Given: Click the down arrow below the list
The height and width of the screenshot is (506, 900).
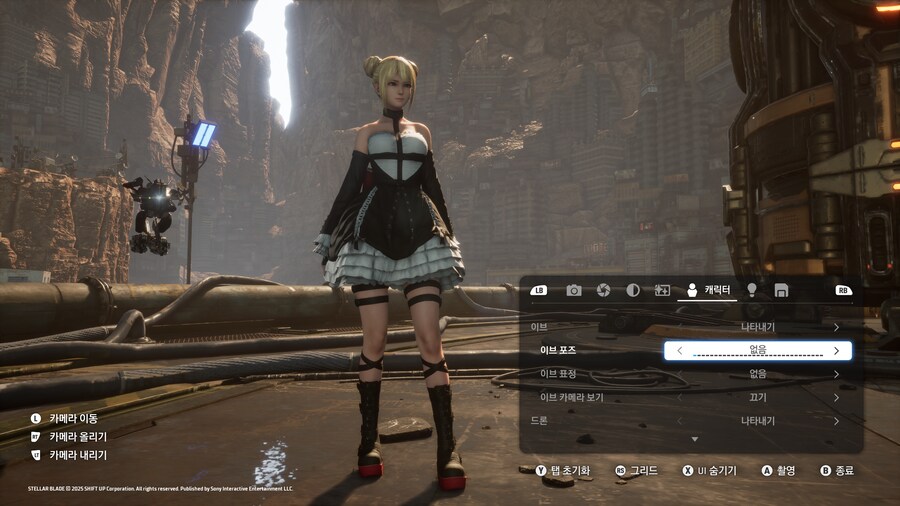Looking at the screenshot, I should [694, 439].
